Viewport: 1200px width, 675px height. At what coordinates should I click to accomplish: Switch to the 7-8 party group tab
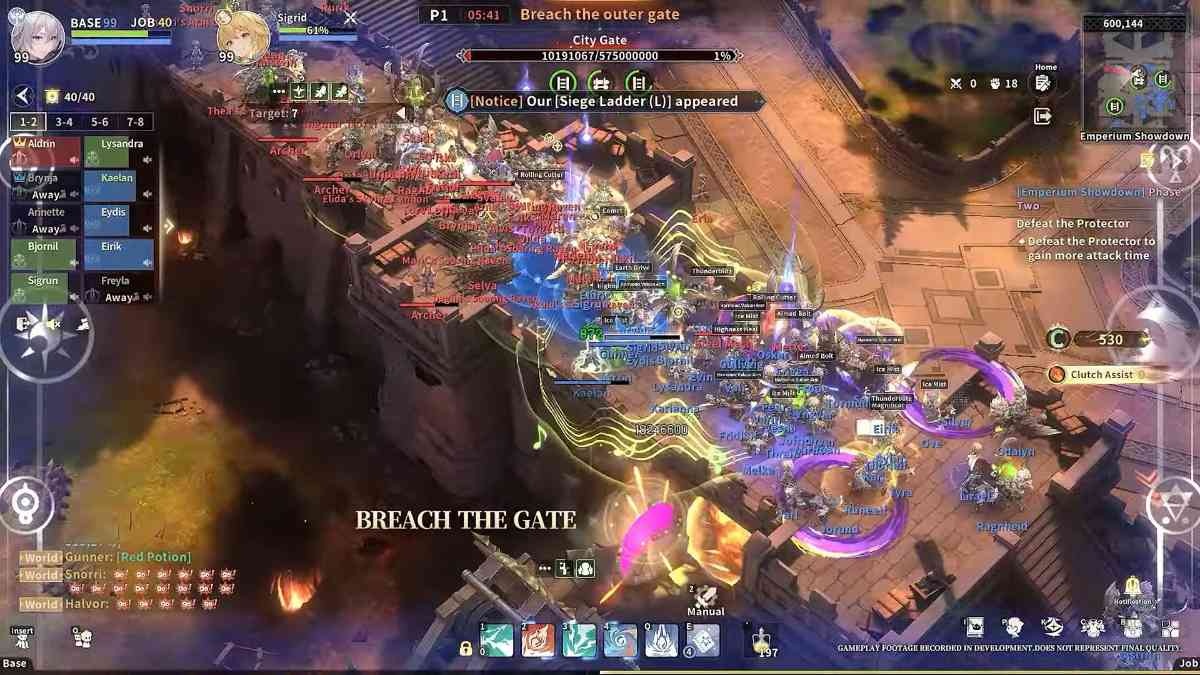[x=136, y=122]
